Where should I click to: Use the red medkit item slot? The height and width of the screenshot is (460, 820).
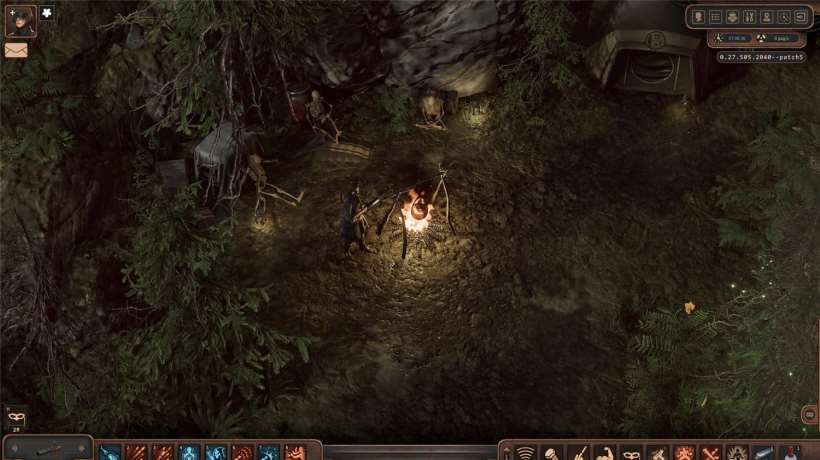pos(790,453)
